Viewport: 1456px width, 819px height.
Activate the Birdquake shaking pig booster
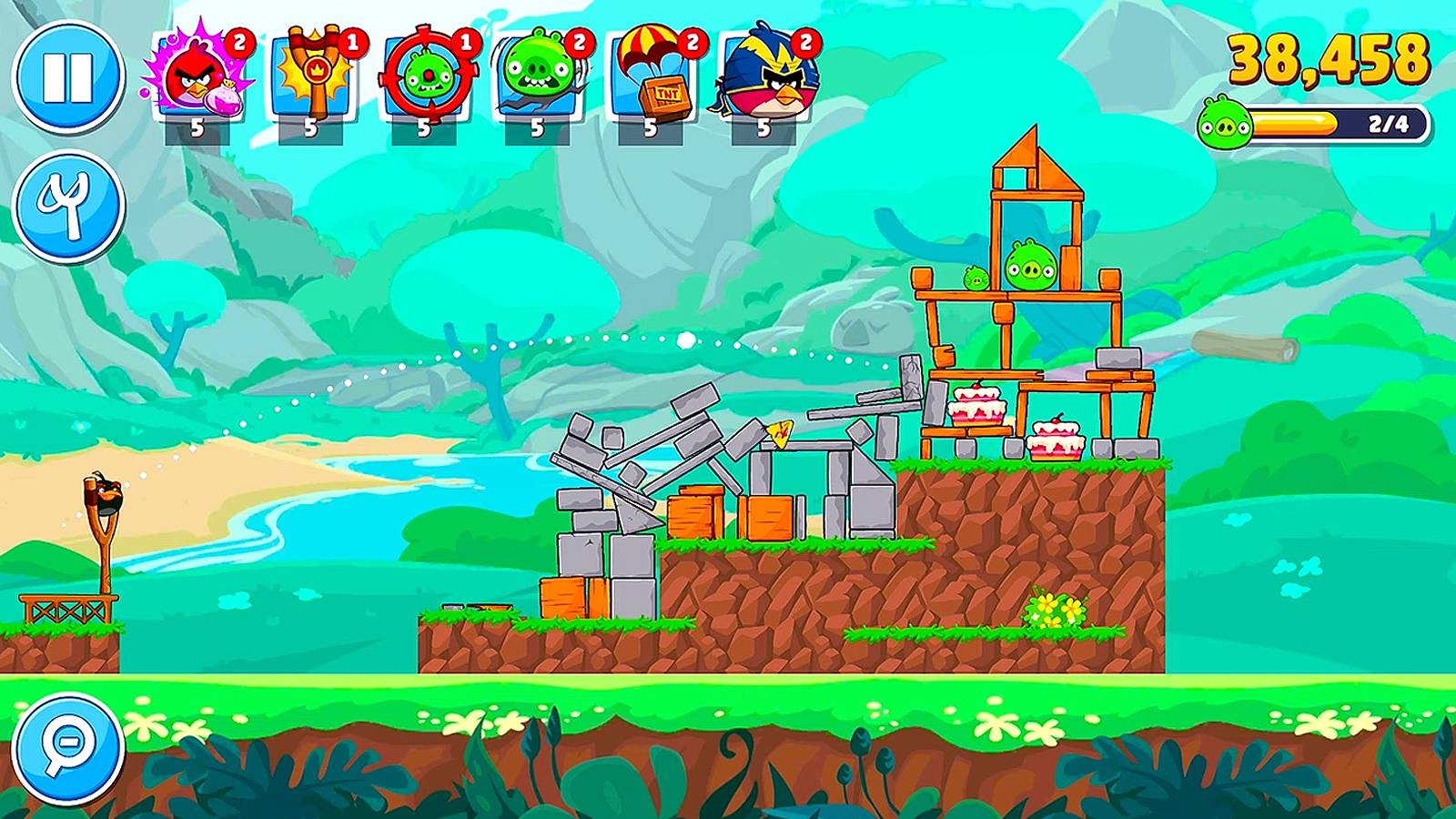[x=539, y=77]
